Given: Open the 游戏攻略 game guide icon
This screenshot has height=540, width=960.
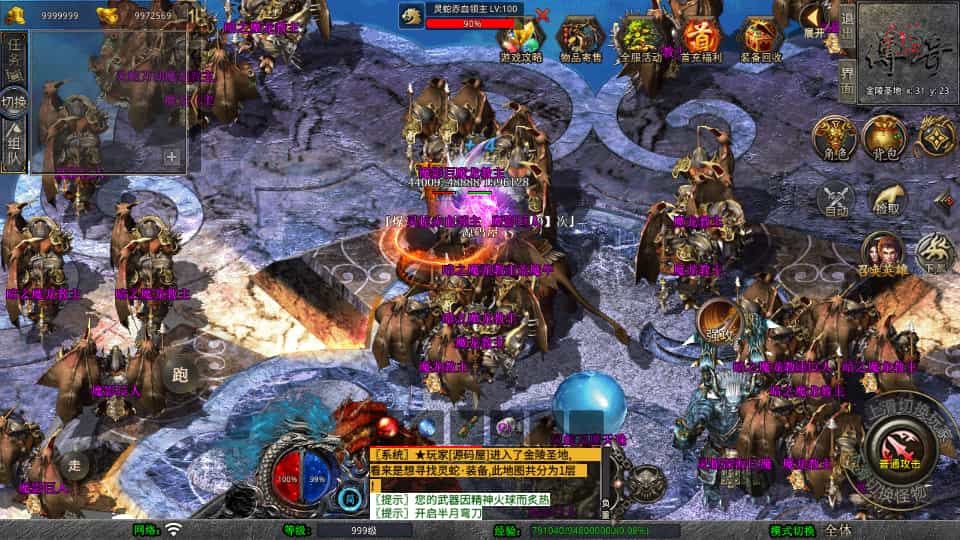Looking at the screenshot, I should [x=521, y=38].
